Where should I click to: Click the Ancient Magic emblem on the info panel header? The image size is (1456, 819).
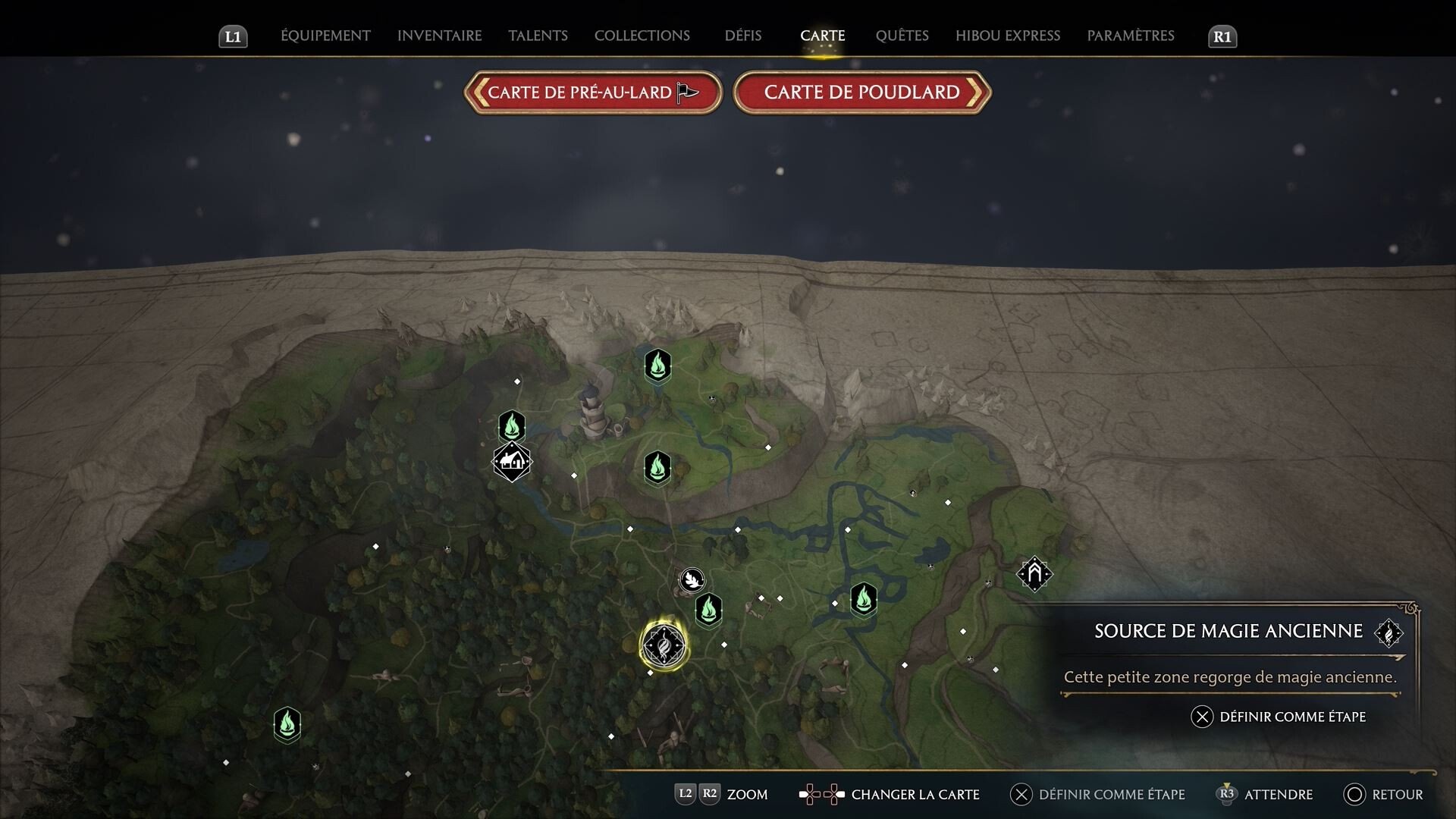(x=1389, y=632)
